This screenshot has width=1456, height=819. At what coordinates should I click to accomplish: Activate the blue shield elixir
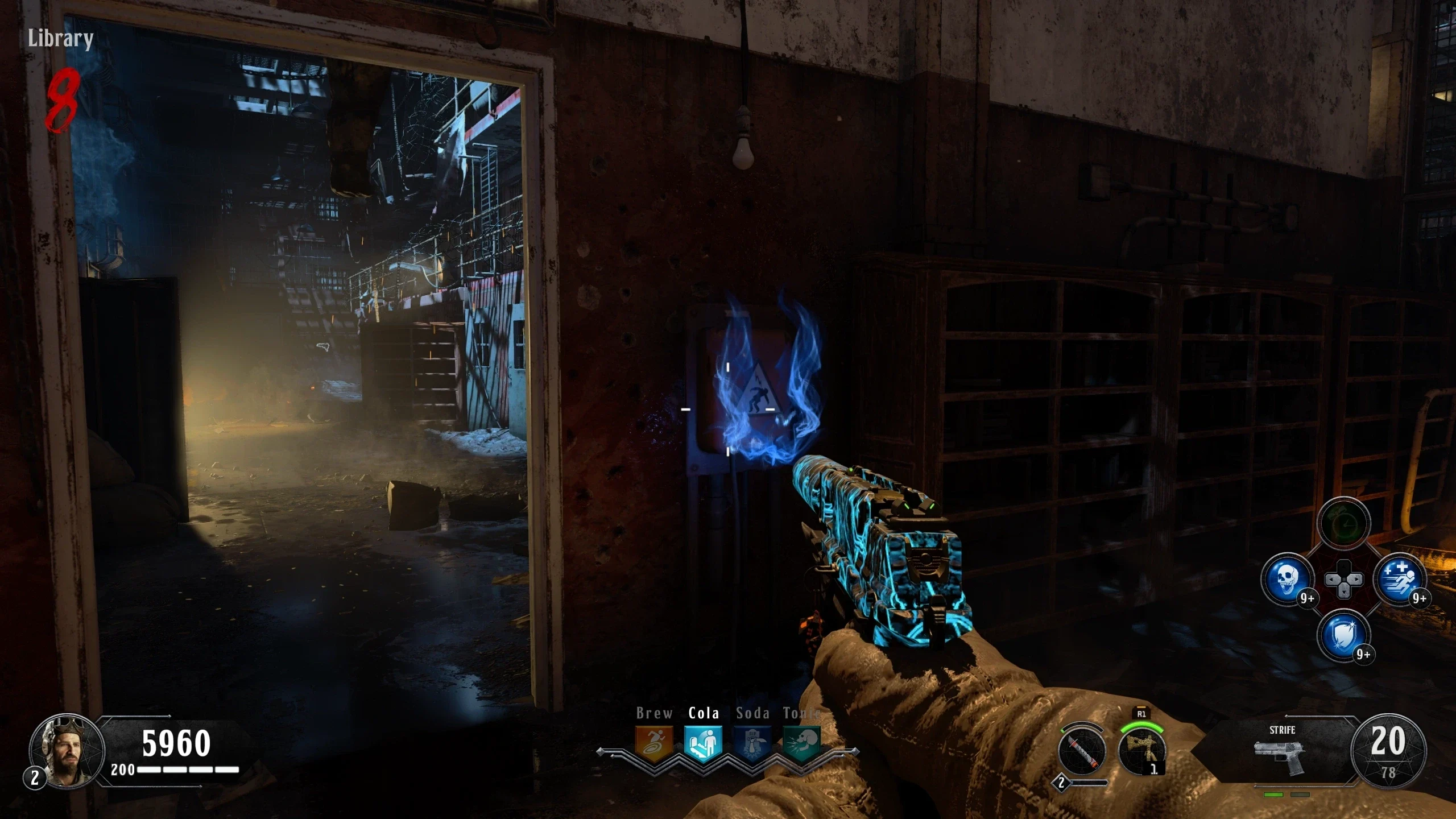click(x=1343, y=635)
